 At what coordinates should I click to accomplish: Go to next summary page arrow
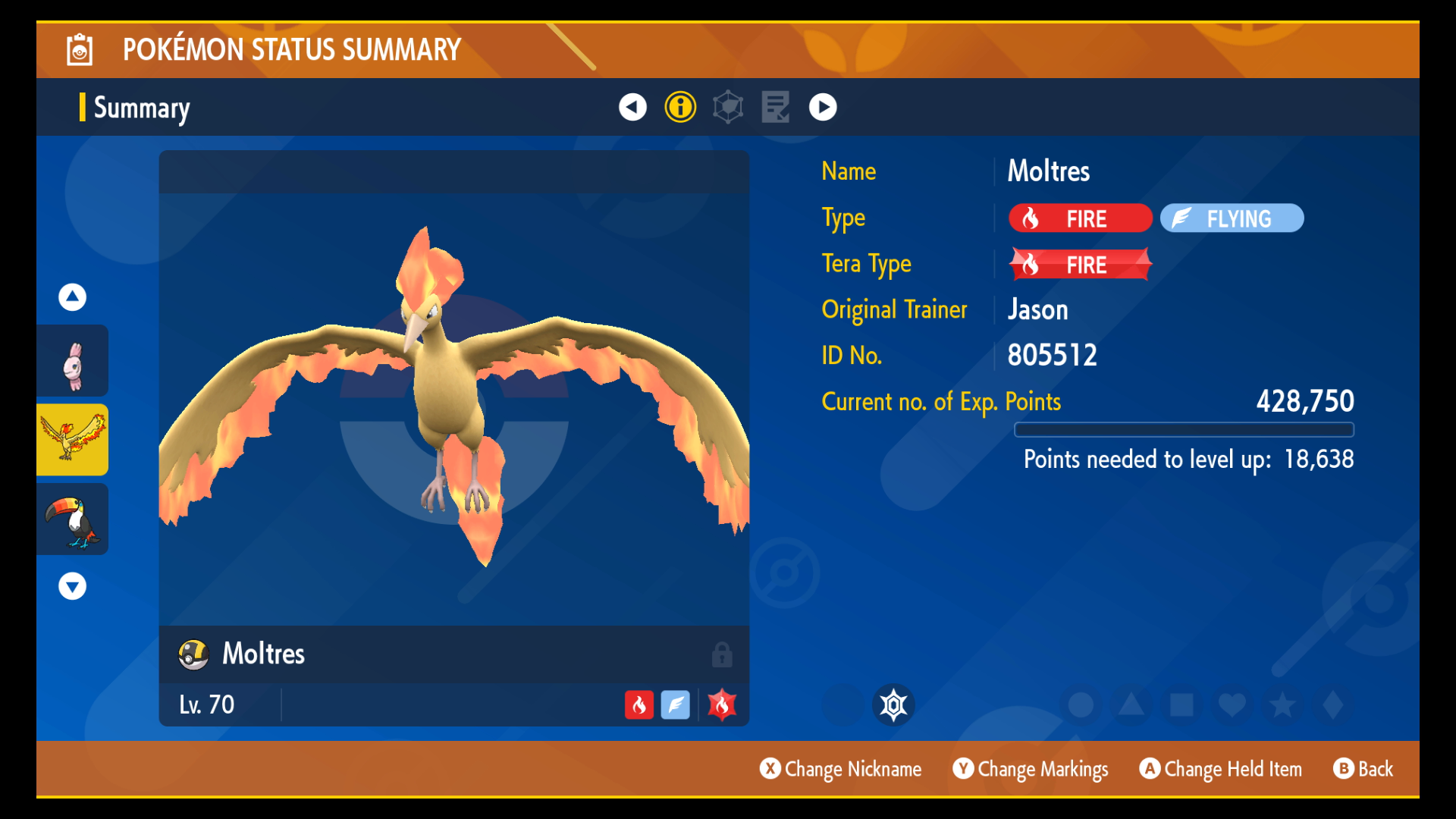[823, 107]
